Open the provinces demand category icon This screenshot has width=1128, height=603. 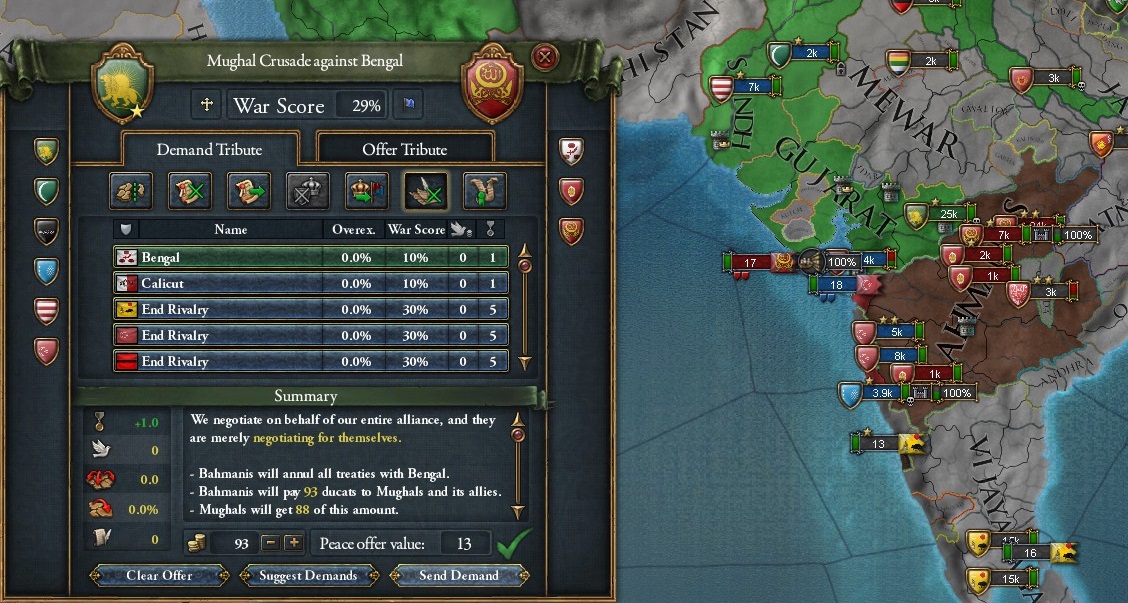pyautogui.click(x=130, y=189)
